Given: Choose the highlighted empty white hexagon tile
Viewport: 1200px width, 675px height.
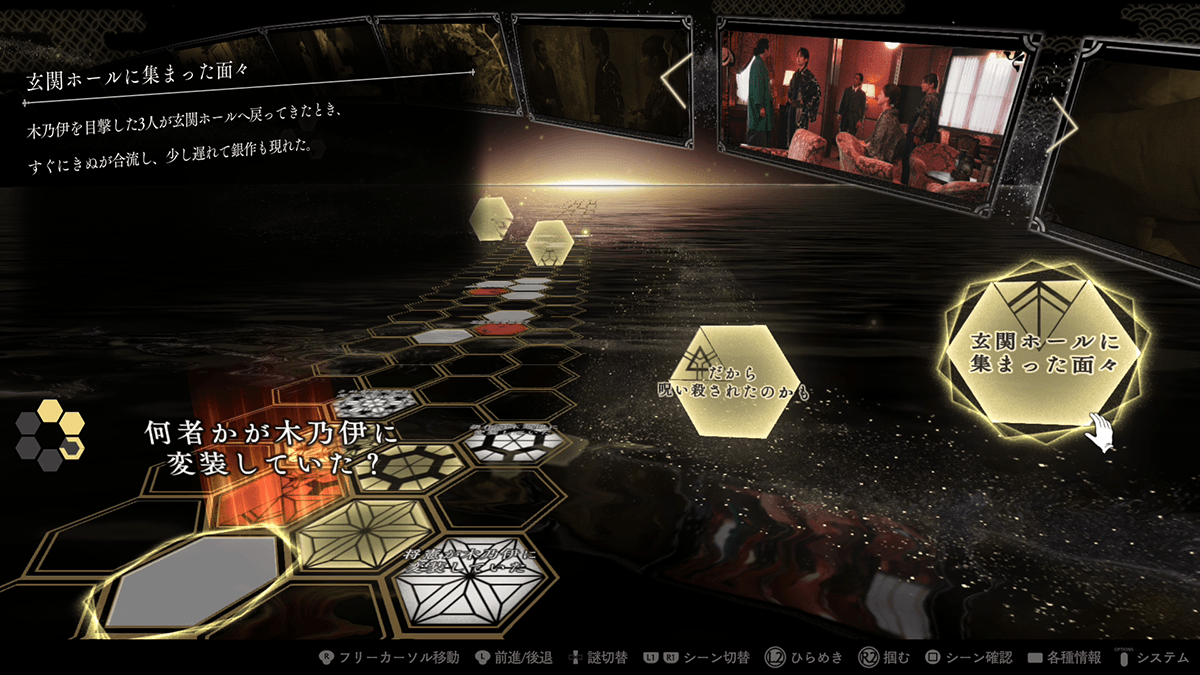Looking at the screenshot, I should pos(192,582).
